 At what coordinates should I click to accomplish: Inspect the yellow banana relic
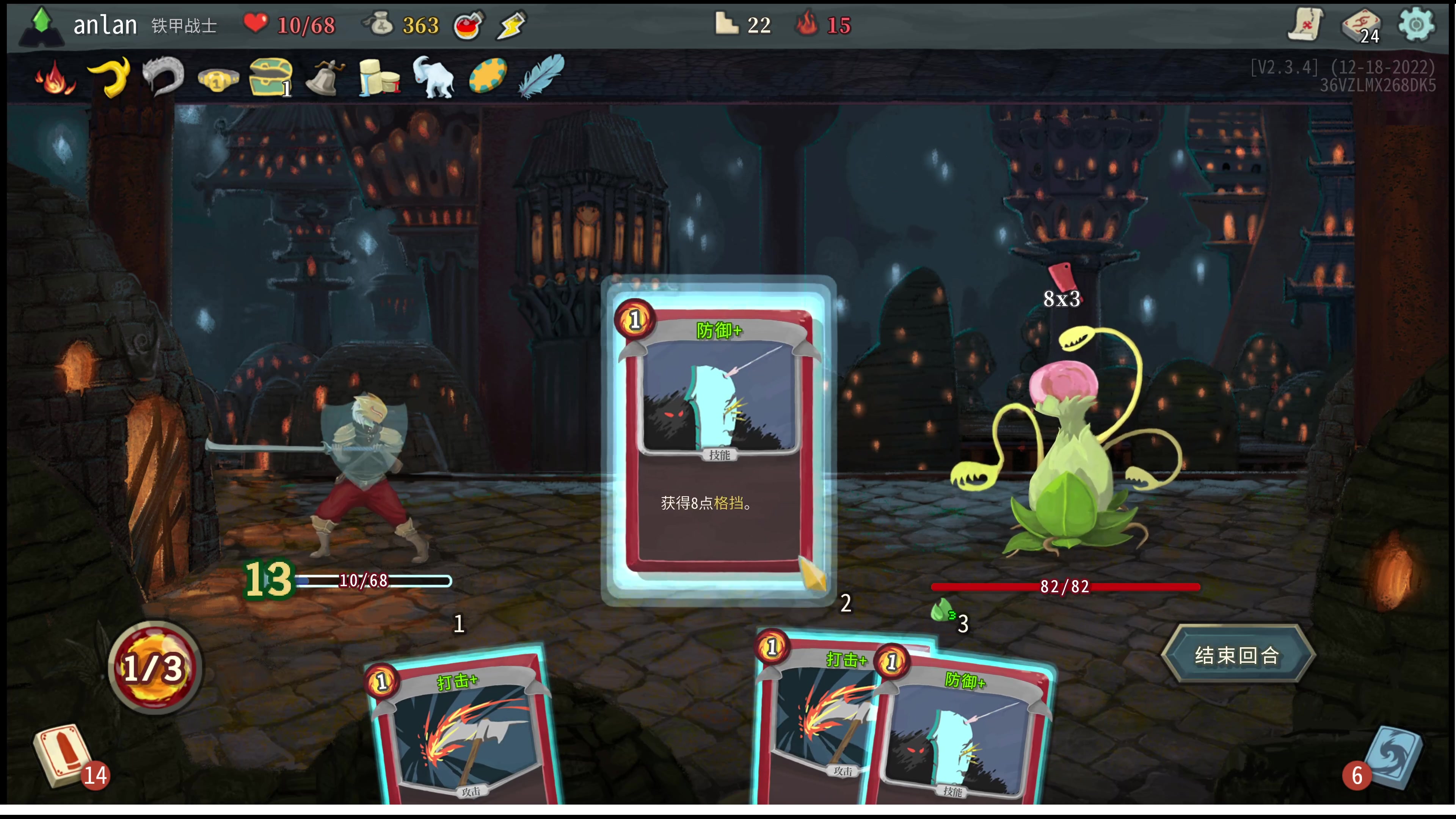pos(109,77)
